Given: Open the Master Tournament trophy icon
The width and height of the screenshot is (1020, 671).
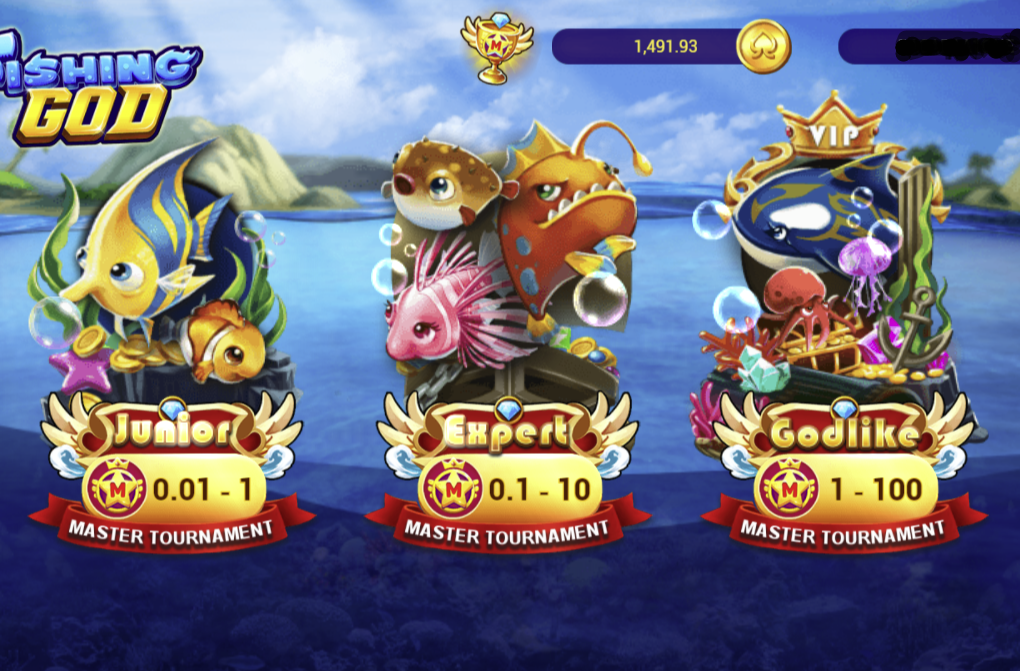Looking at the screenshot, I should (495, 46).
